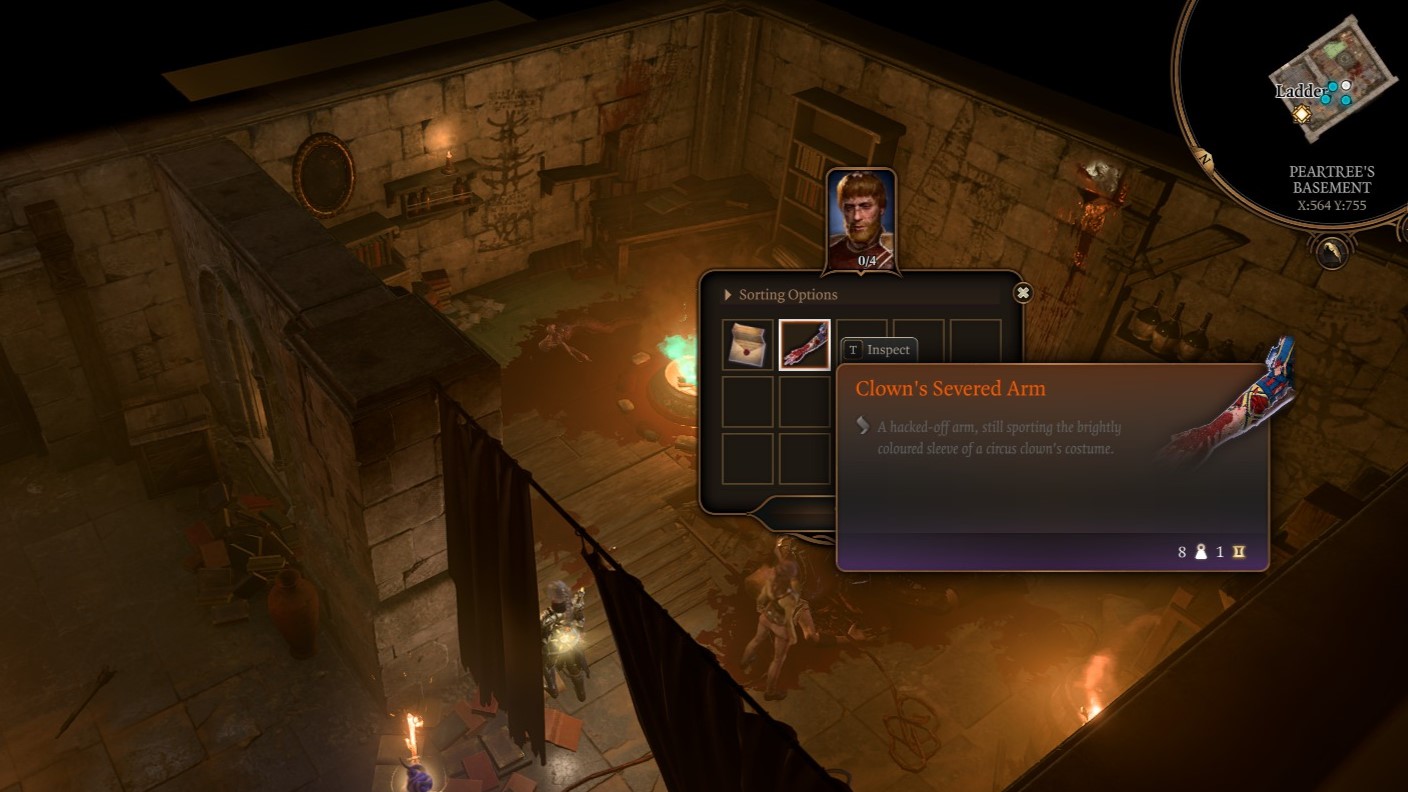Click the white player marker on the minimap
Image resolution: width=1408 pixels, height=792 pixels.
click(1344, 86)
